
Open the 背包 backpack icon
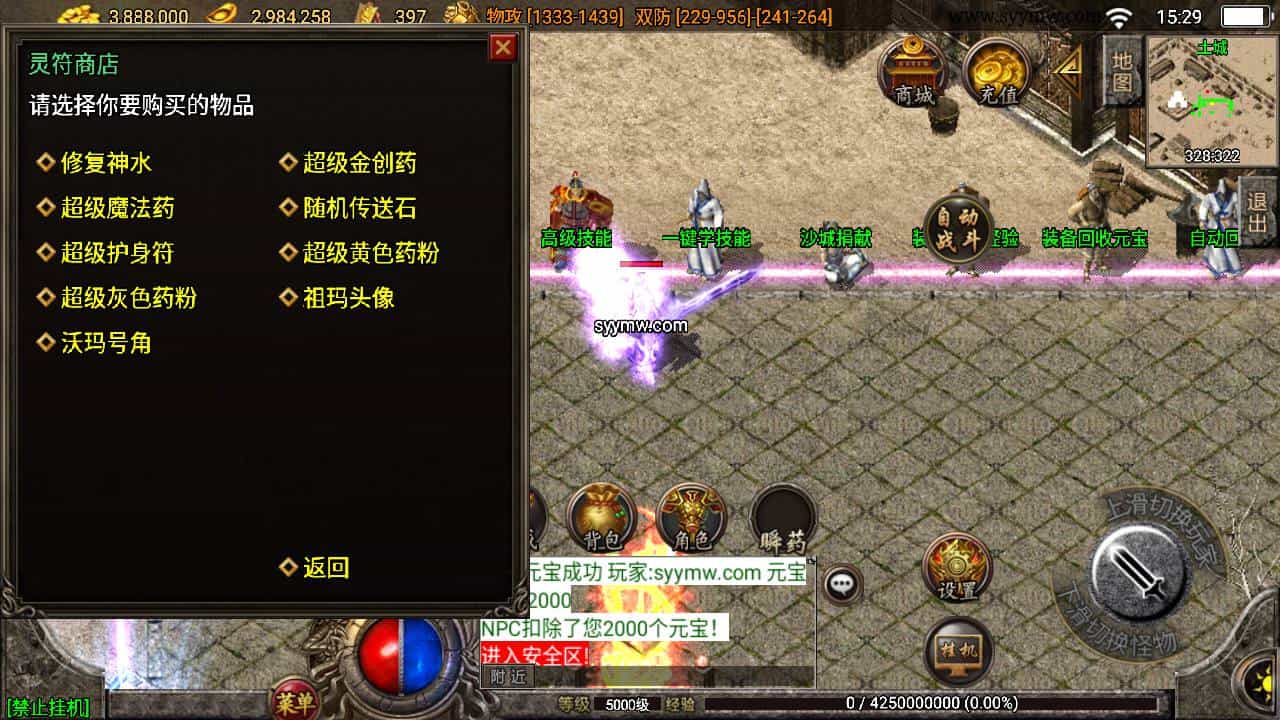pyautogui.click(x=600, y=515)
